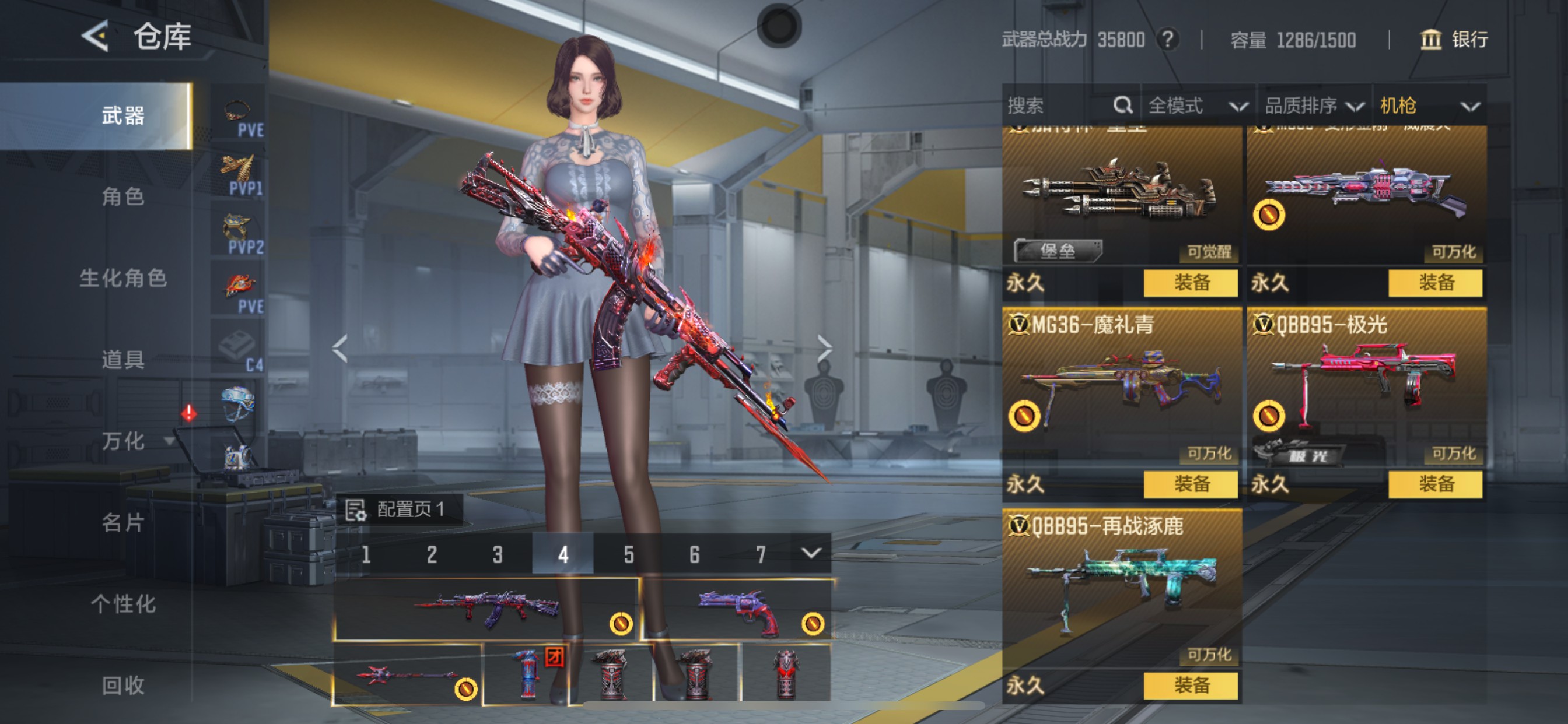This screenshot has height=724, width=1568.
Task: Change the 机枪 weapon type filter
Action: (x=1429, y=106)
